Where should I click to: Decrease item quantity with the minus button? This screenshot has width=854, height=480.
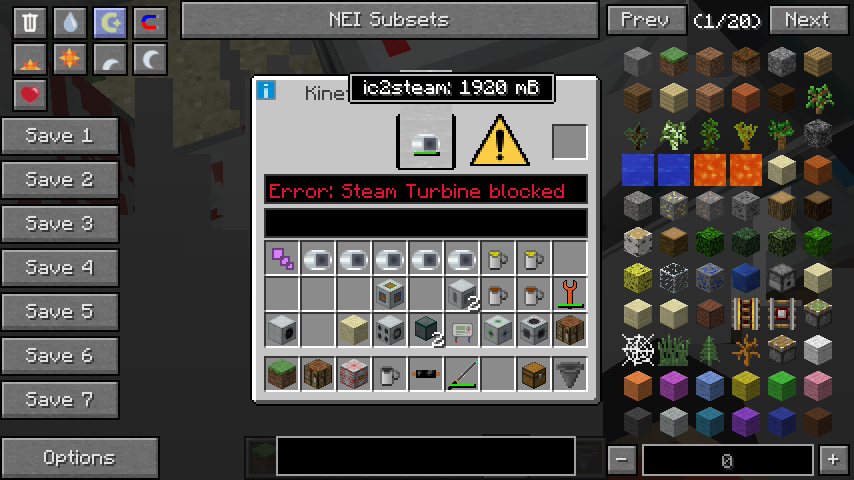point(622,460)
